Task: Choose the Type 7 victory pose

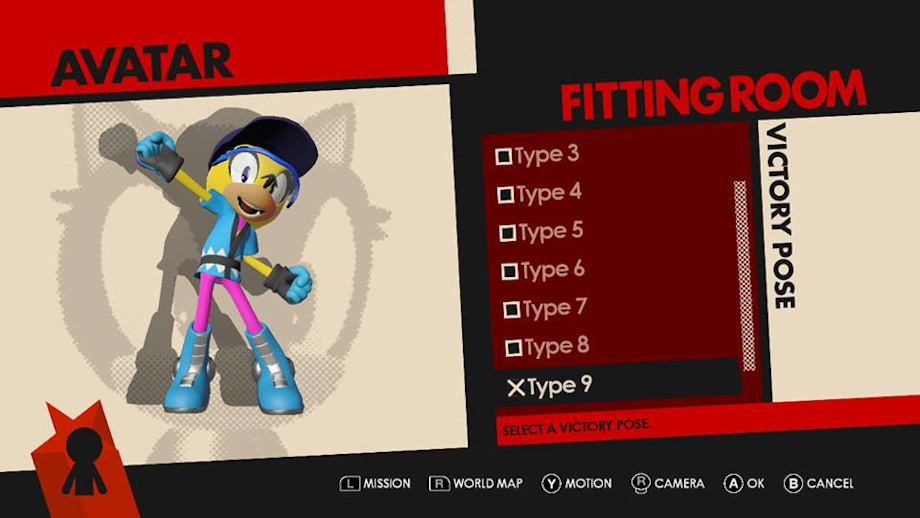Action: [545, 309]
